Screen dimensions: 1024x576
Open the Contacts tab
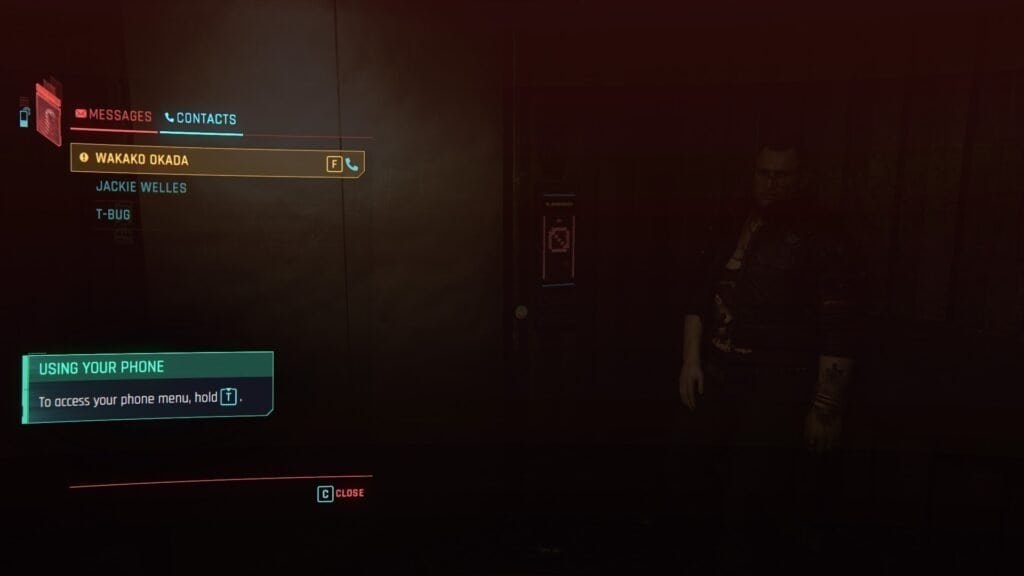click(x=200, y=118)
